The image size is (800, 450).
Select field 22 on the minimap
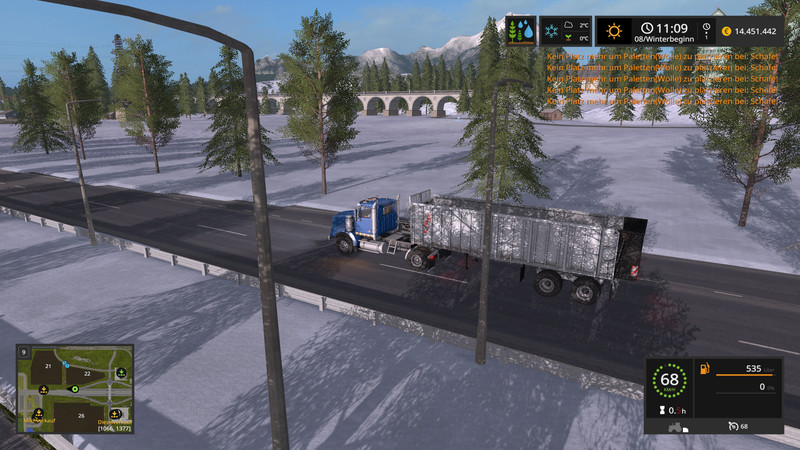(x=88, y=373)
